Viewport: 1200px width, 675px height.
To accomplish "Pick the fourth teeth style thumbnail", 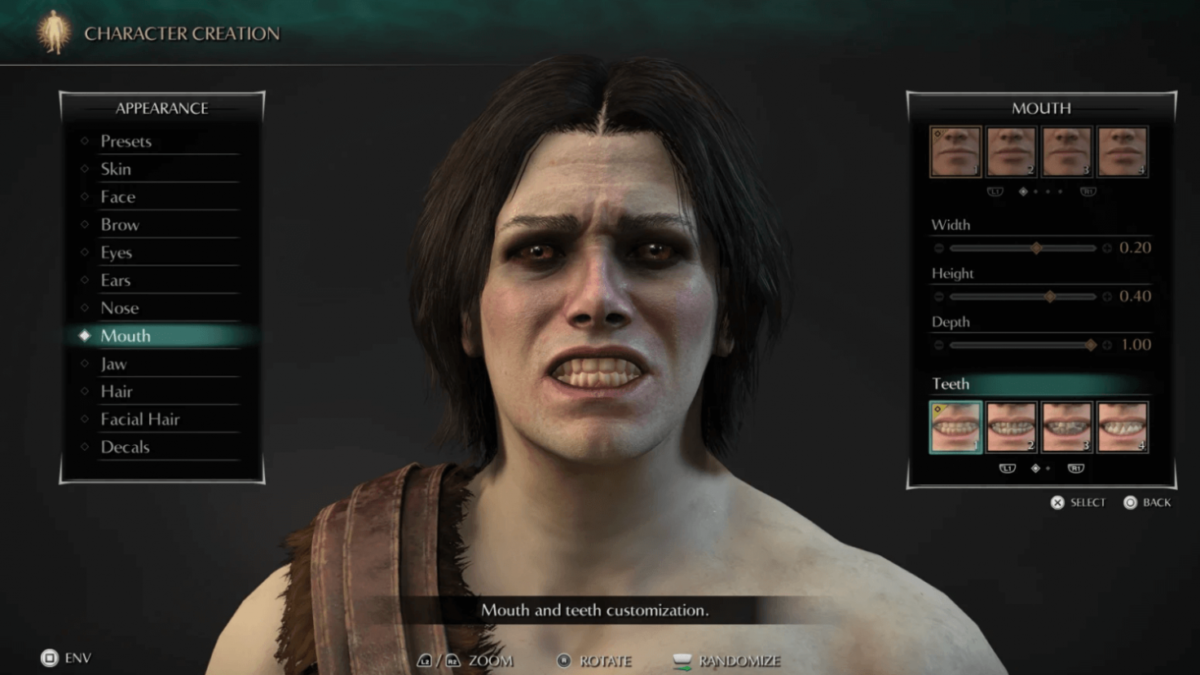I will tap(1122, 428).
